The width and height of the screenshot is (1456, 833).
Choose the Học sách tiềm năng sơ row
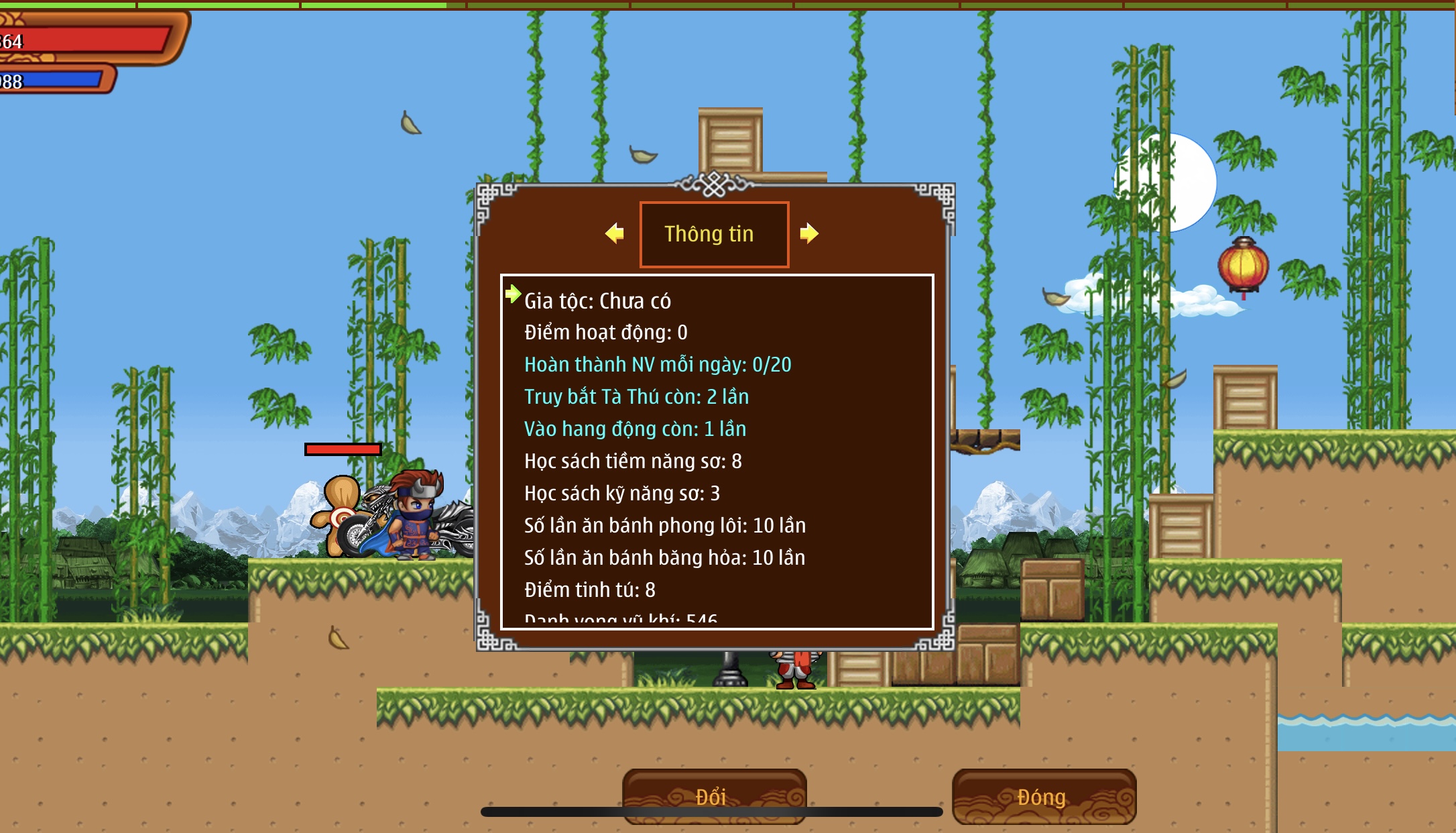[x=633, y=461]
